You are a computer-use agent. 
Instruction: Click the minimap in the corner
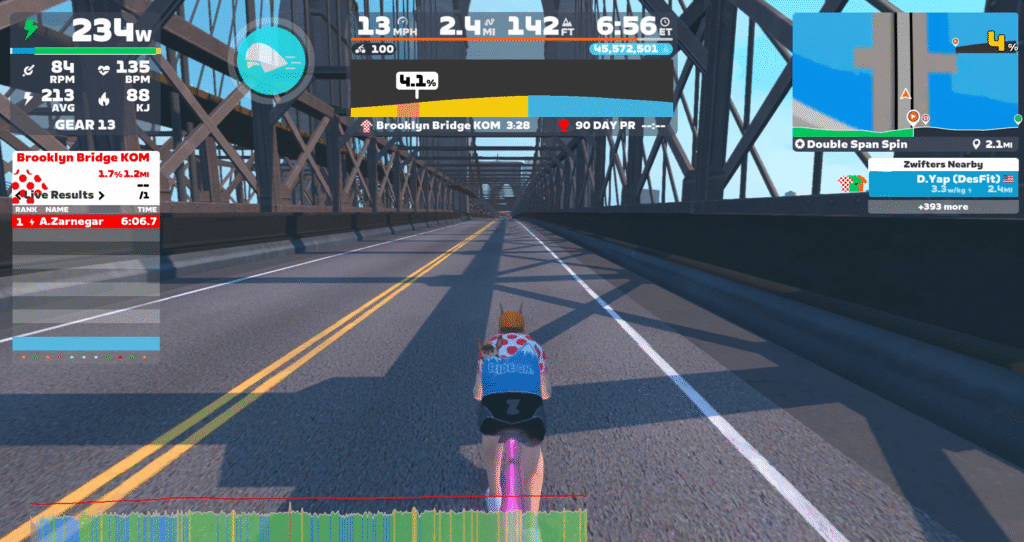tap(906, 74)
